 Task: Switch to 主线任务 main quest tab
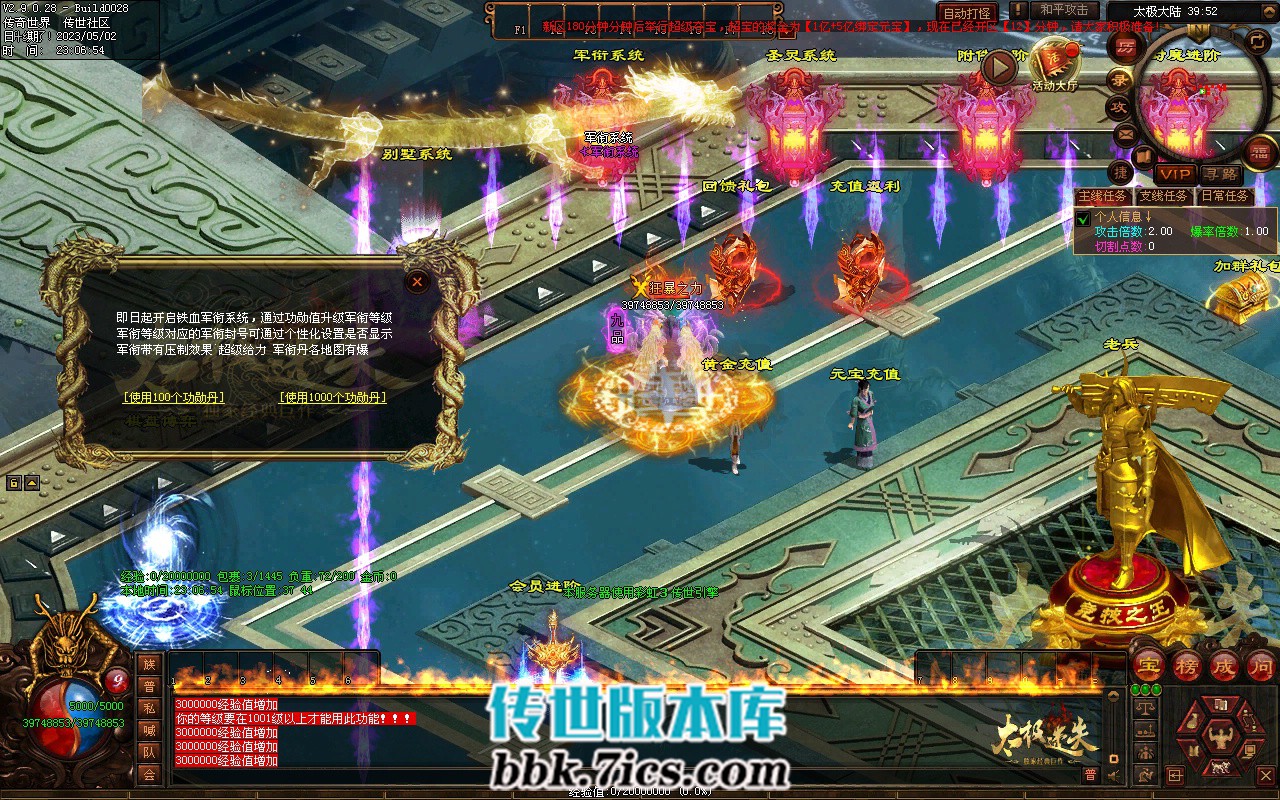pos(1103,196)
